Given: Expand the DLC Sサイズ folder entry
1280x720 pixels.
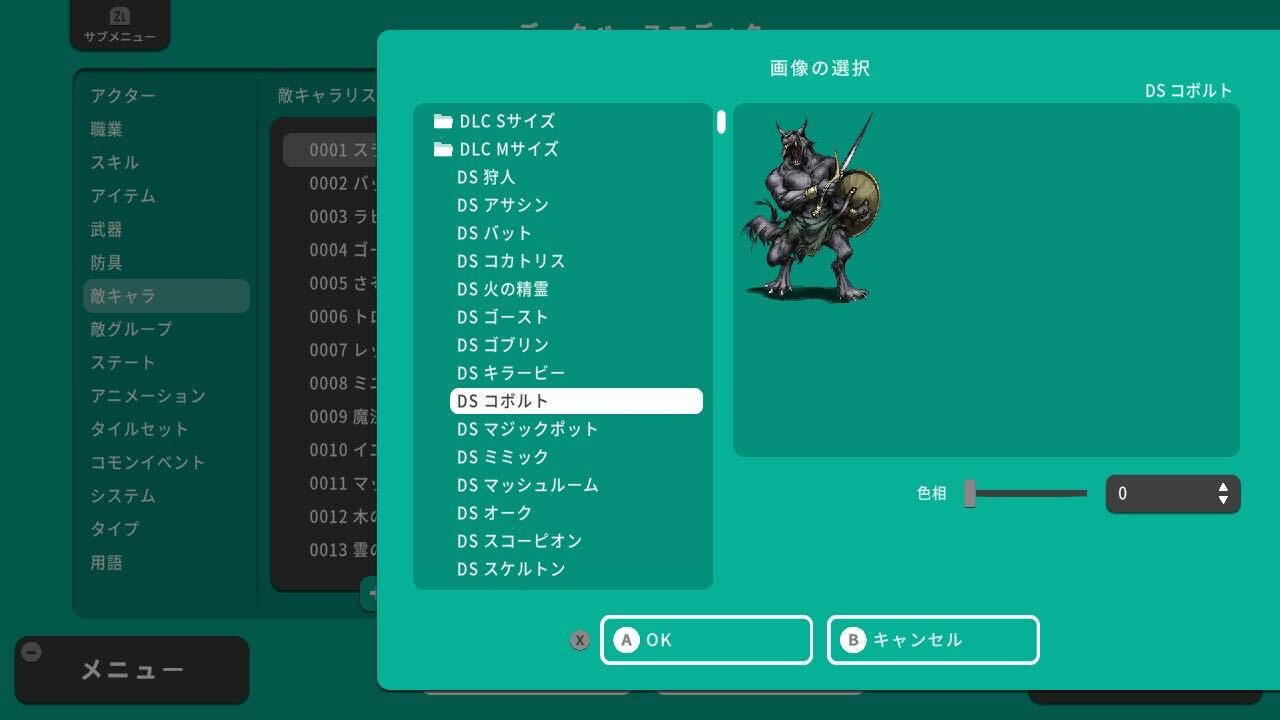Looking at the screenshot, I should point(510,121).
